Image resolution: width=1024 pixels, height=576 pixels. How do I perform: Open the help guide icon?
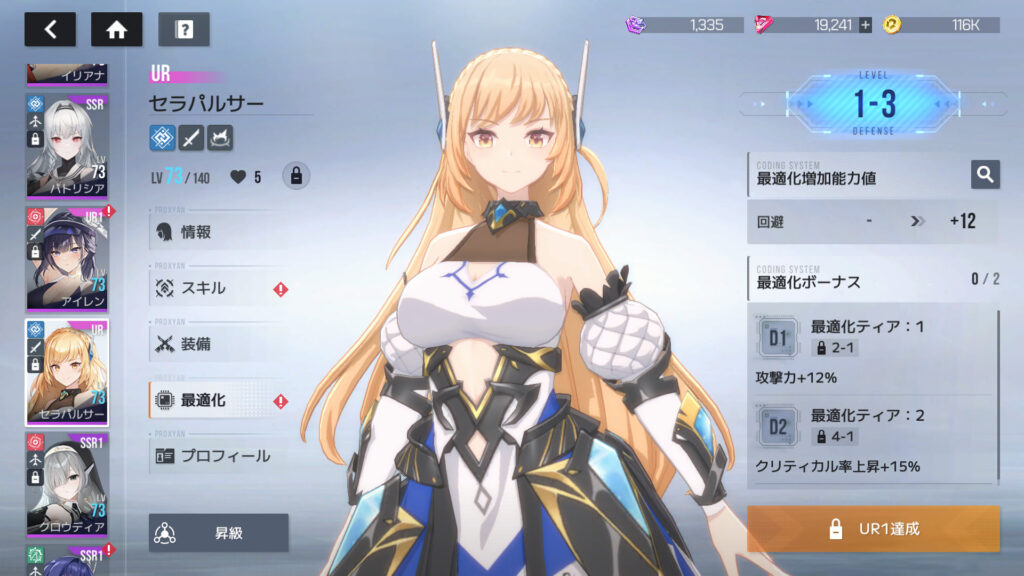pyautogui.click(x=183, y=29)
